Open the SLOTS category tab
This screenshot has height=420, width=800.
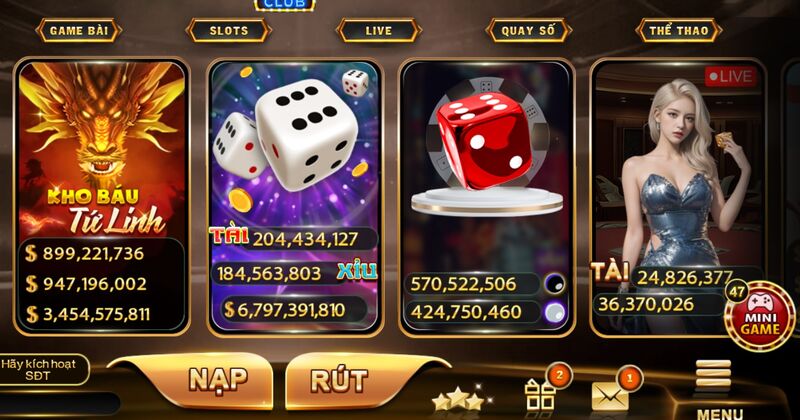229,30
